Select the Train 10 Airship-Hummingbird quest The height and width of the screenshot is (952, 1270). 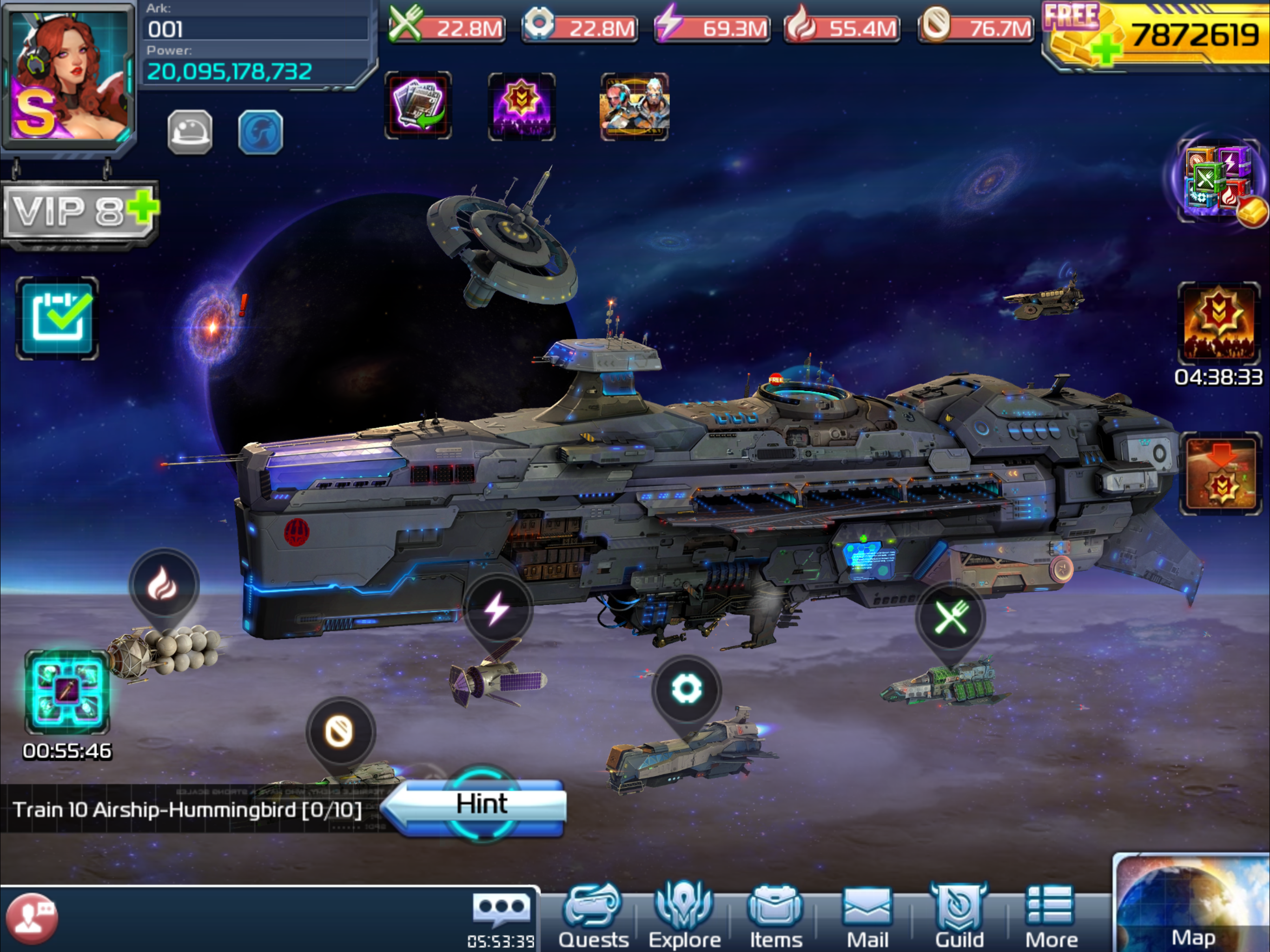point(187,810)
